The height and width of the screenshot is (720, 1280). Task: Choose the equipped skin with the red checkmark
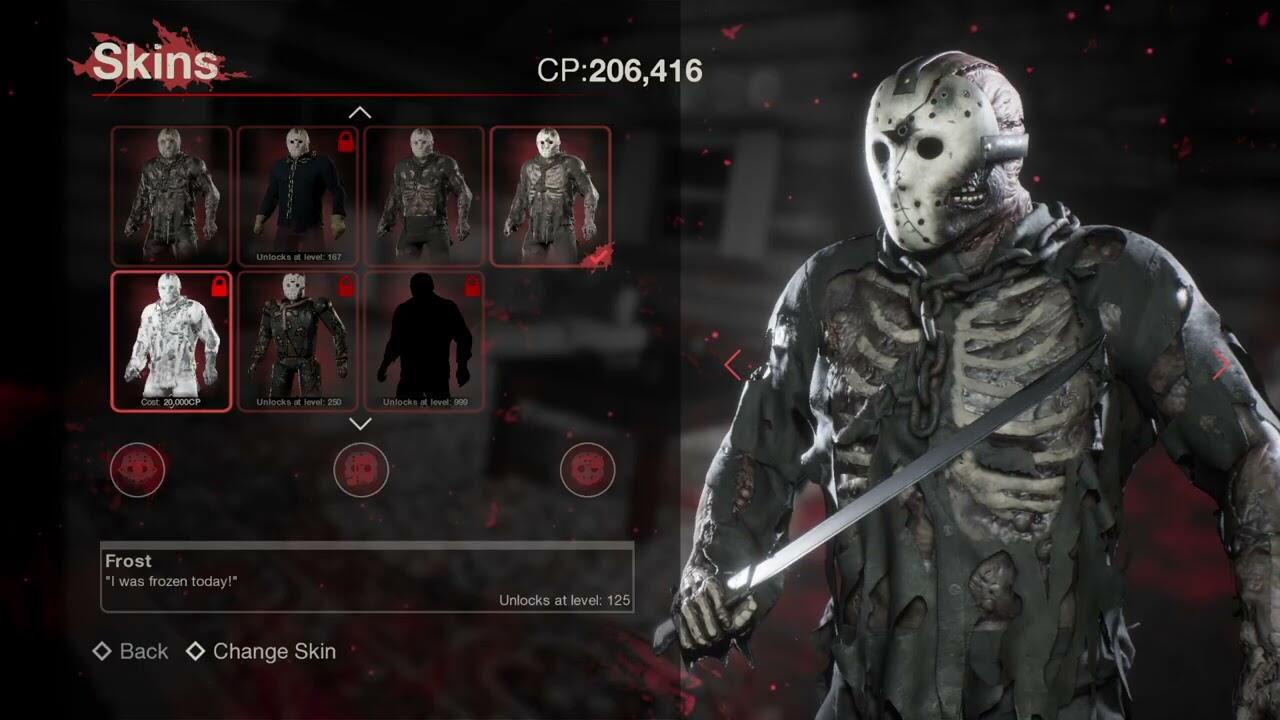pos(550,196)
